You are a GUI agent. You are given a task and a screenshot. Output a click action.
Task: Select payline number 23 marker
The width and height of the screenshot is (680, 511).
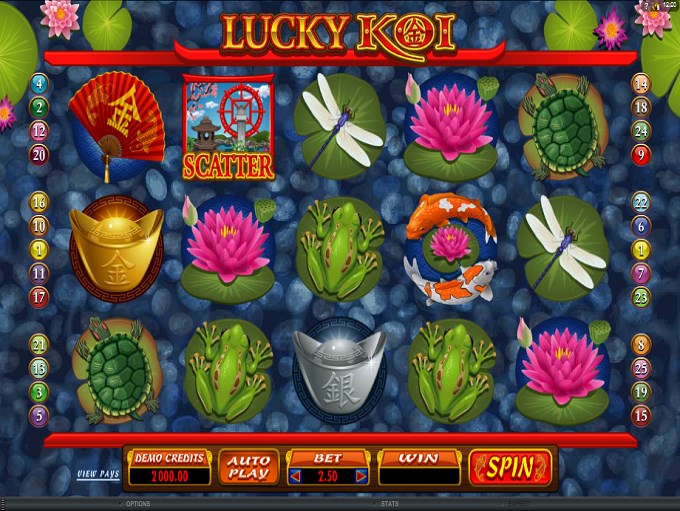(641, 296)
